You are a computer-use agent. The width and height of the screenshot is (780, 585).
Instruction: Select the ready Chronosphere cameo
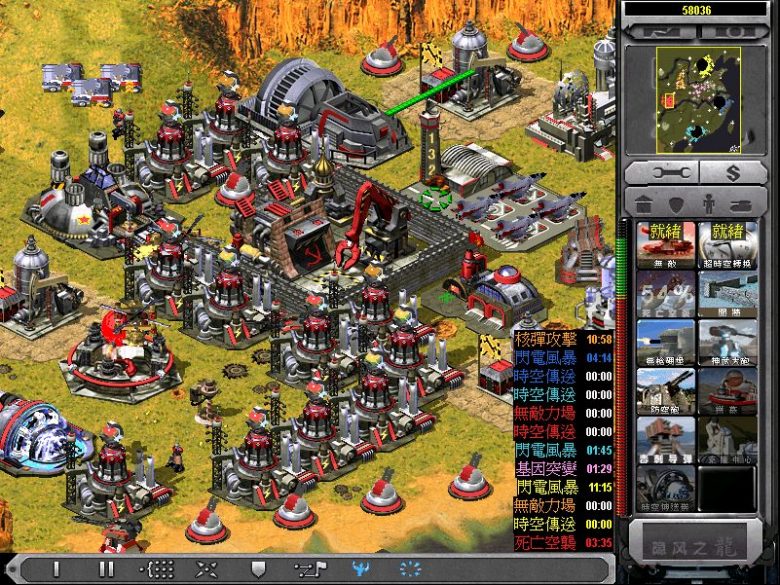(728, 245)
